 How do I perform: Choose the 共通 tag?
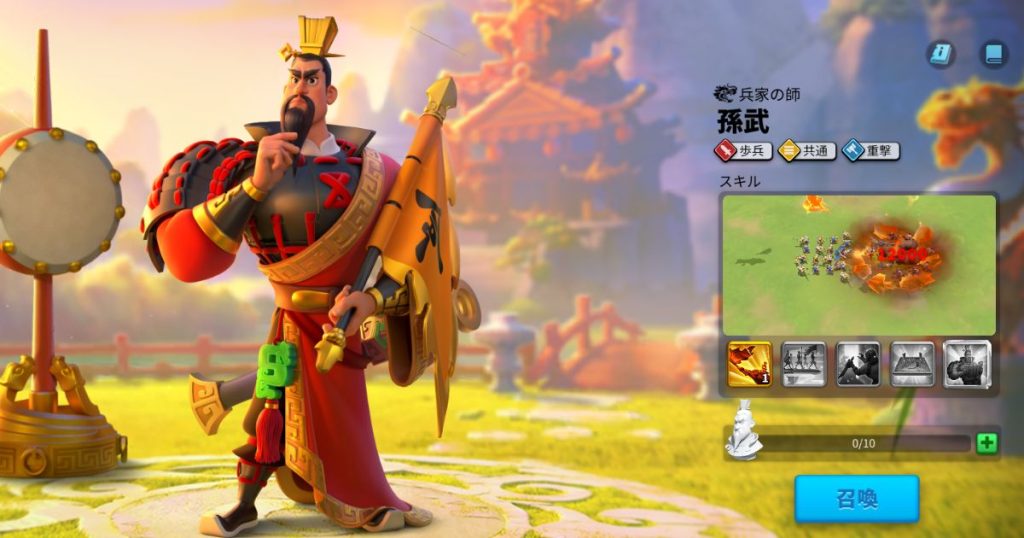click(807, 151)
